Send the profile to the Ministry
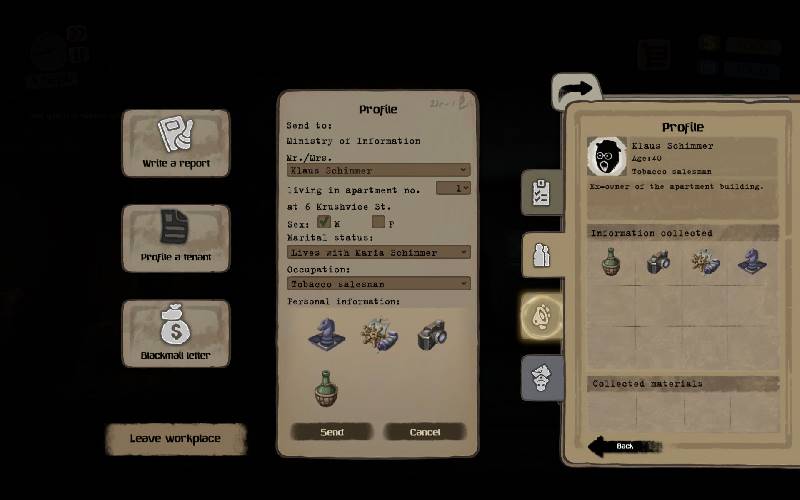 pyautogui.click(x=332, y=432)
